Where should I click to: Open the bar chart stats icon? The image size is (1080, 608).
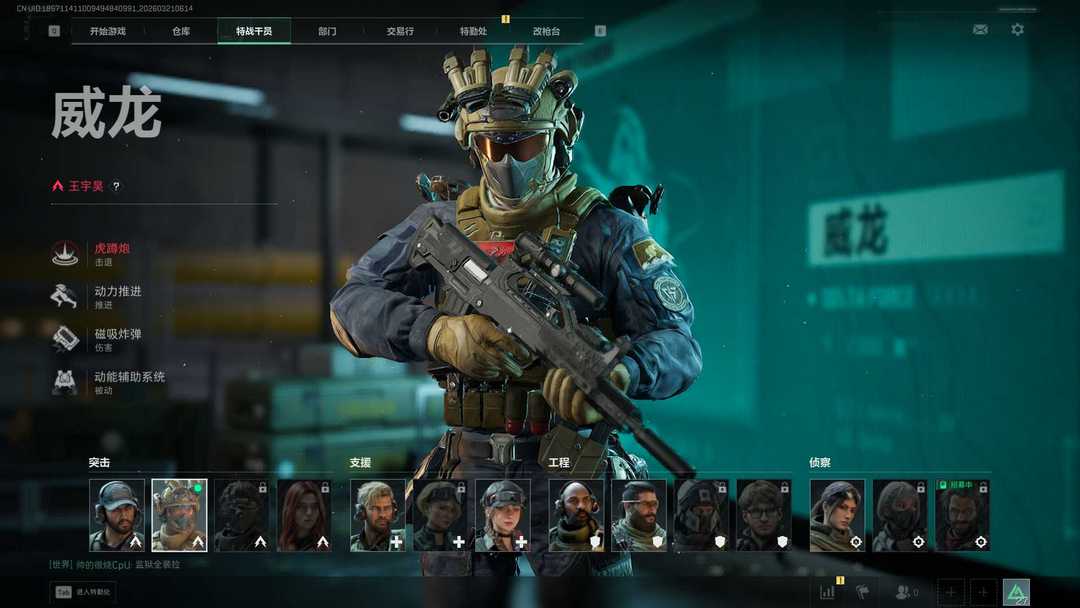pos(827,592)
